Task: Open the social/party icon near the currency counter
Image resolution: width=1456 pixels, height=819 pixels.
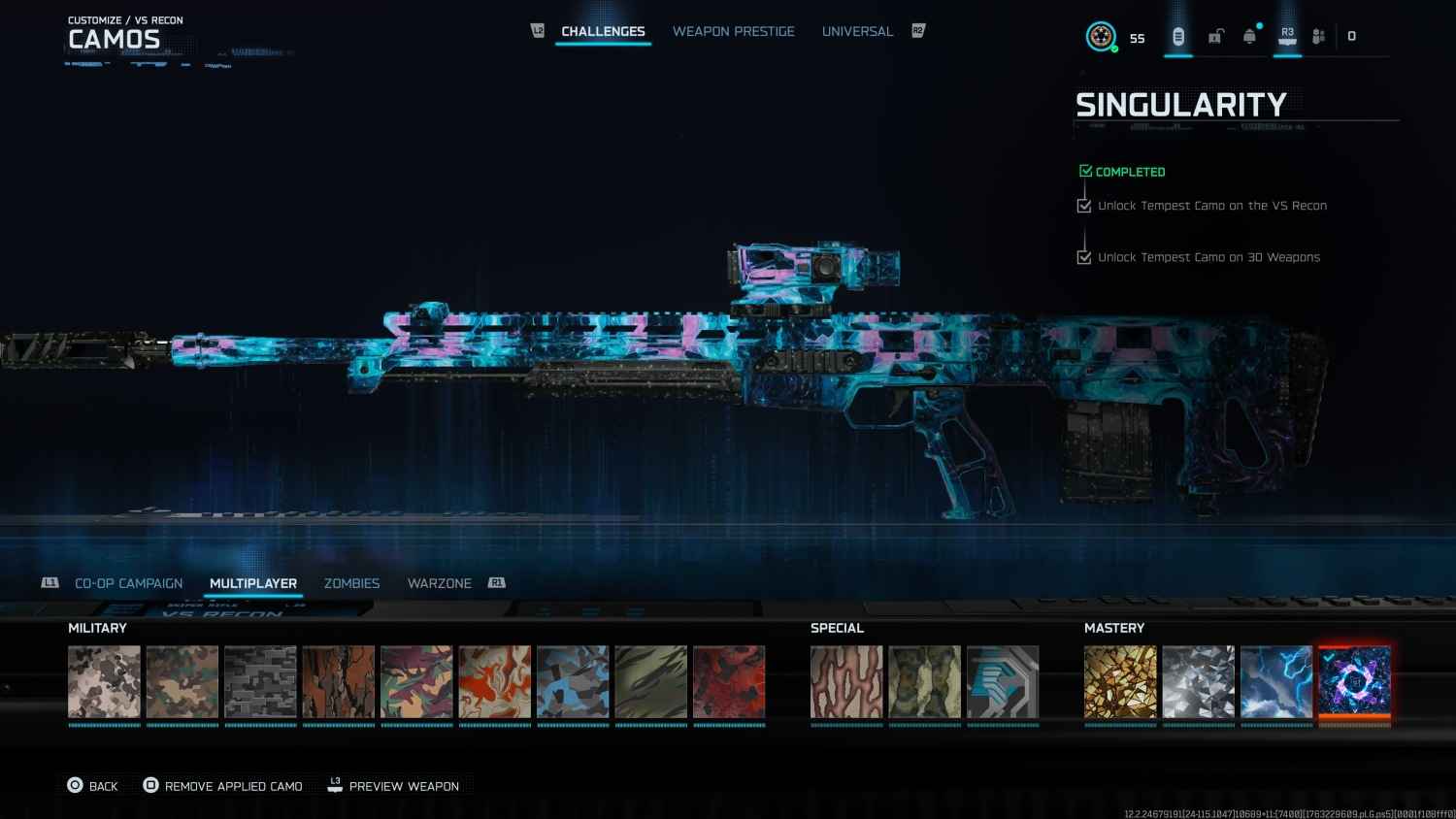Action: pyautogui.click(x=1318, y=34)
